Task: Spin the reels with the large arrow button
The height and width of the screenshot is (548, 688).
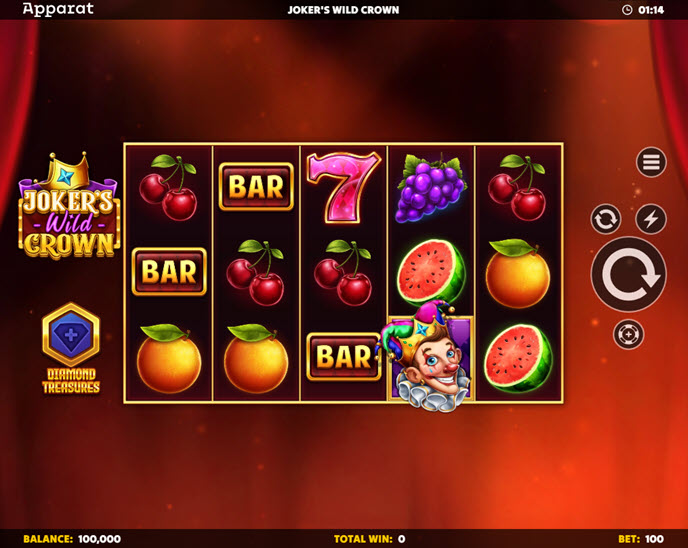Action: click(x=628, y=274)
